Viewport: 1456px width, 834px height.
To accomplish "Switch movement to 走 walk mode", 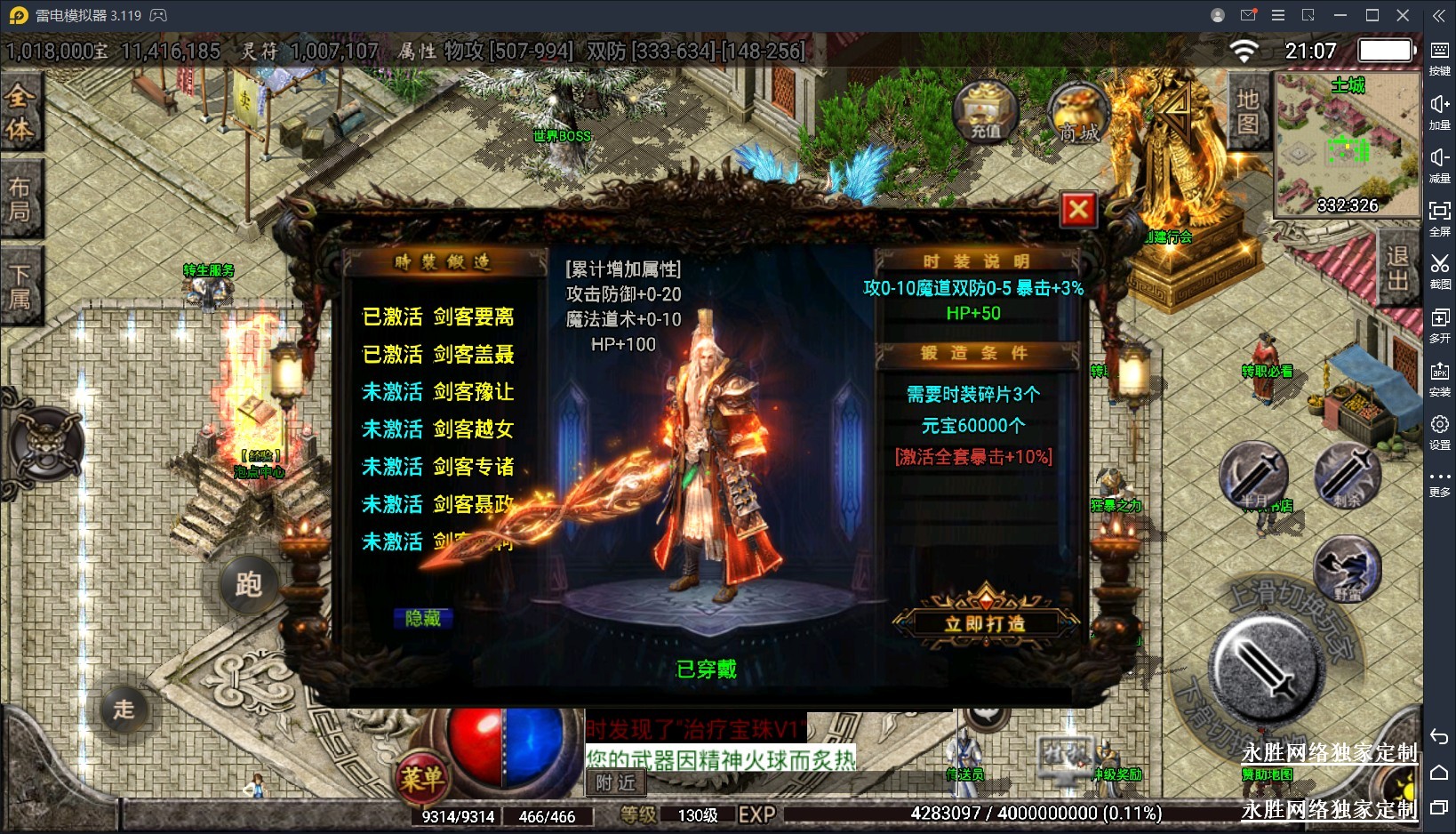I will tap(124, 709).
